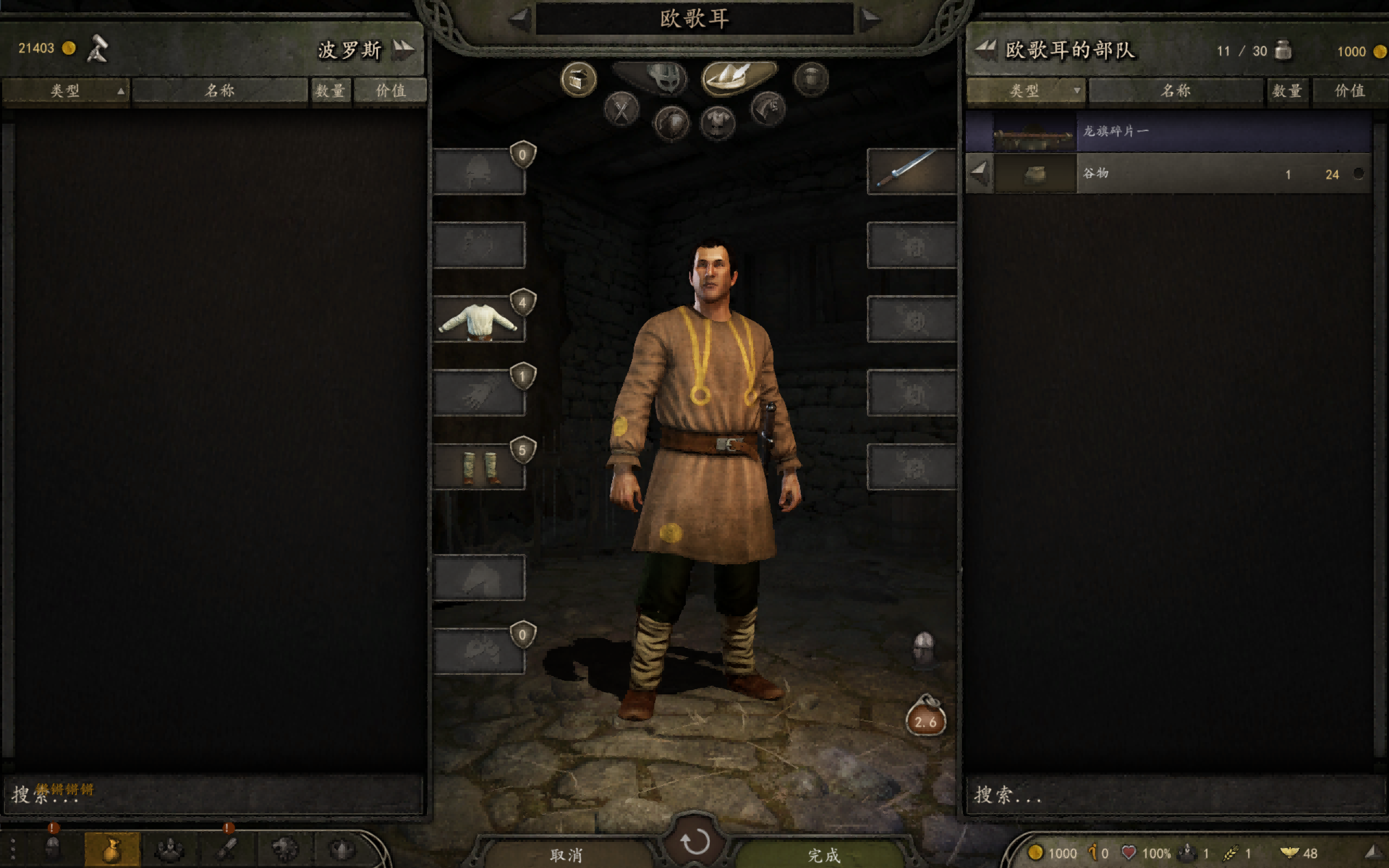The image size is (1389, 868).
Task: Select the equipped leg wraps boots slot
Action: (479, 467)
